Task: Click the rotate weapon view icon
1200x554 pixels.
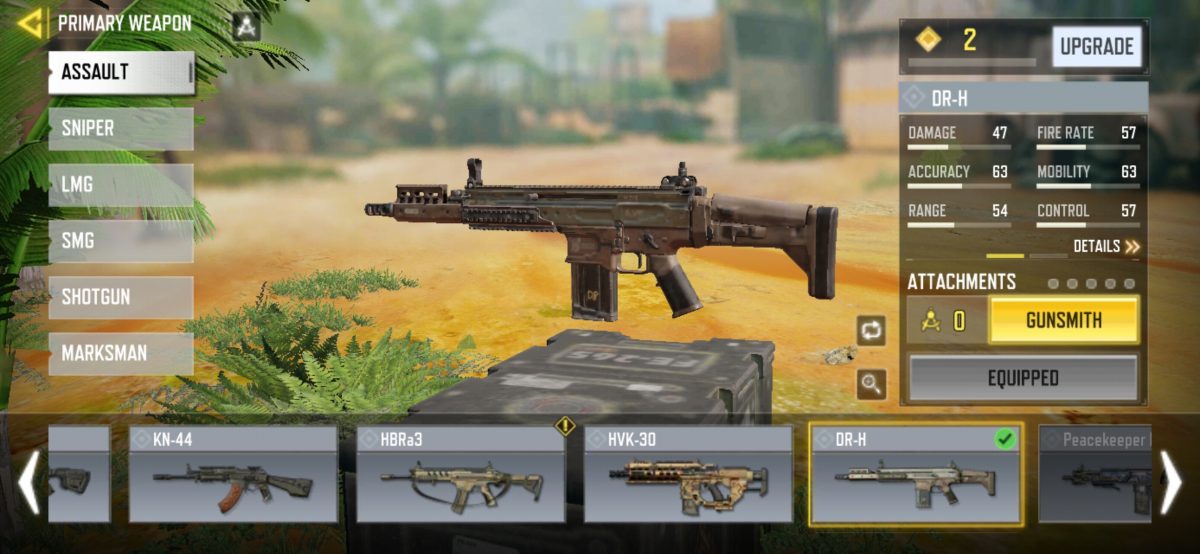Action: 871,331
